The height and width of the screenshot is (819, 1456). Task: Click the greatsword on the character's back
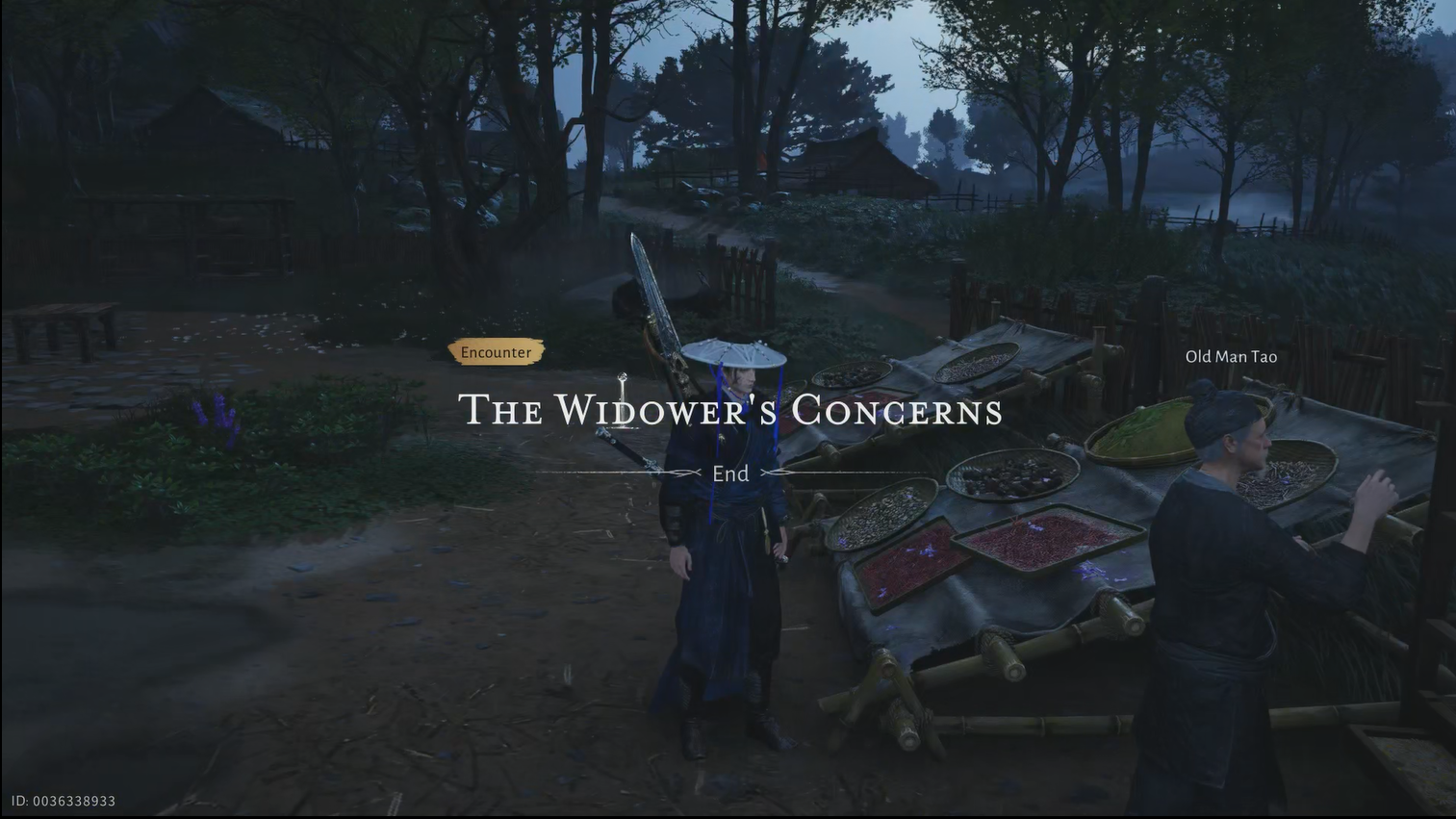coord(654,289)
